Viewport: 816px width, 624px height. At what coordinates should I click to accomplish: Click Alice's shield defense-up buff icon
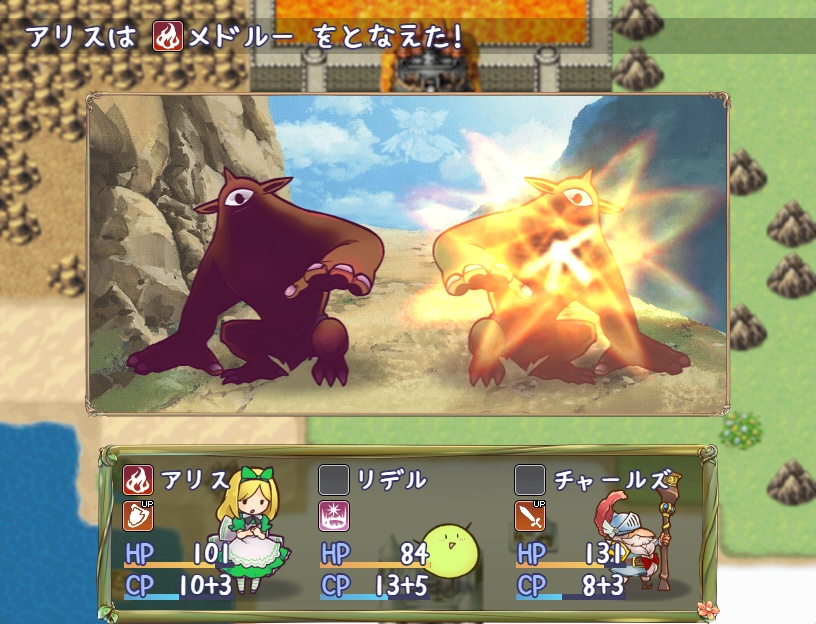[138, 516]
